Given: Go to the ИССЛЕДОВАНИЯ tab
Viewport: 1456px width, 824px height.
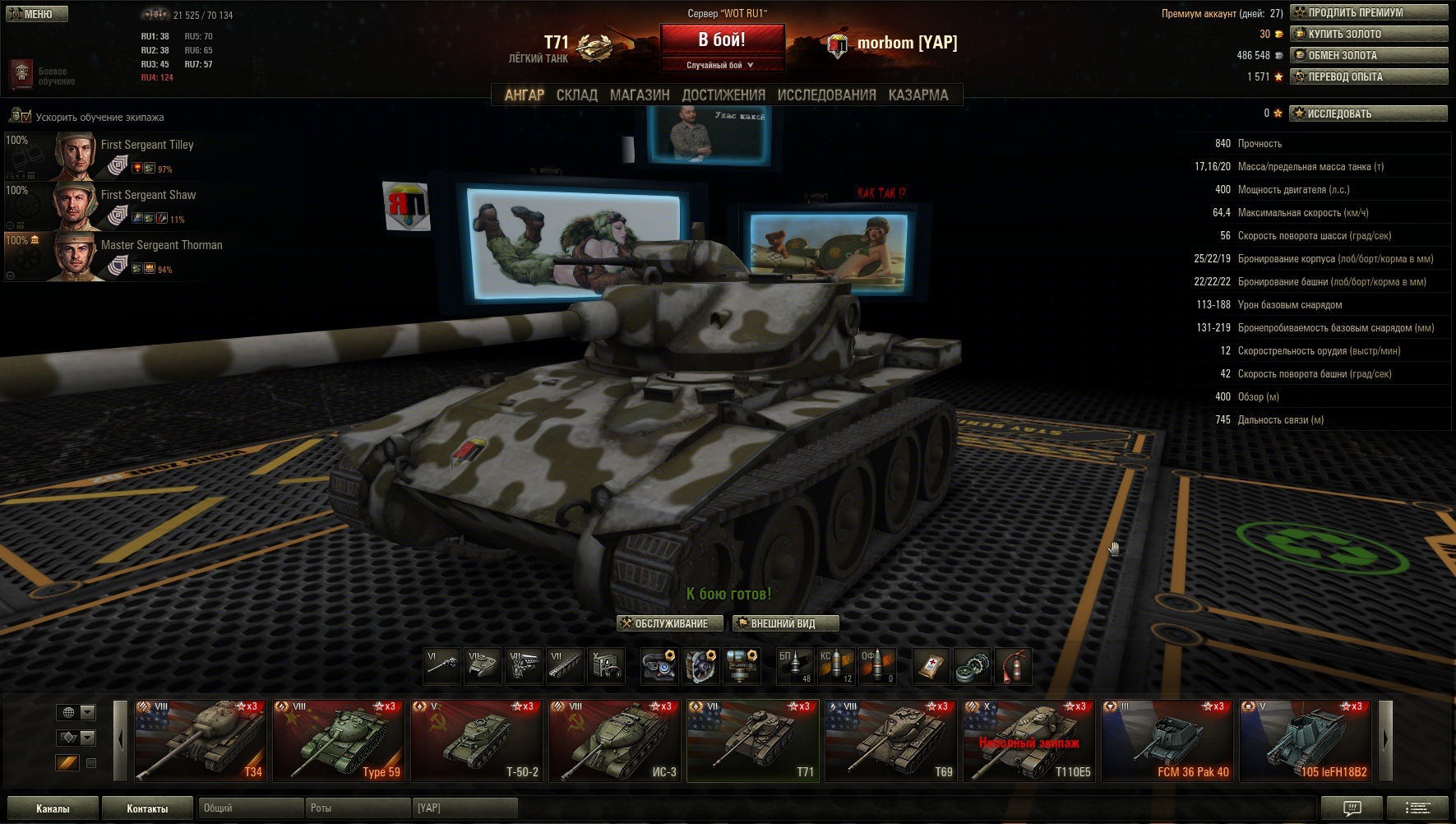Looking at the screenshot, I should point(826,95).
